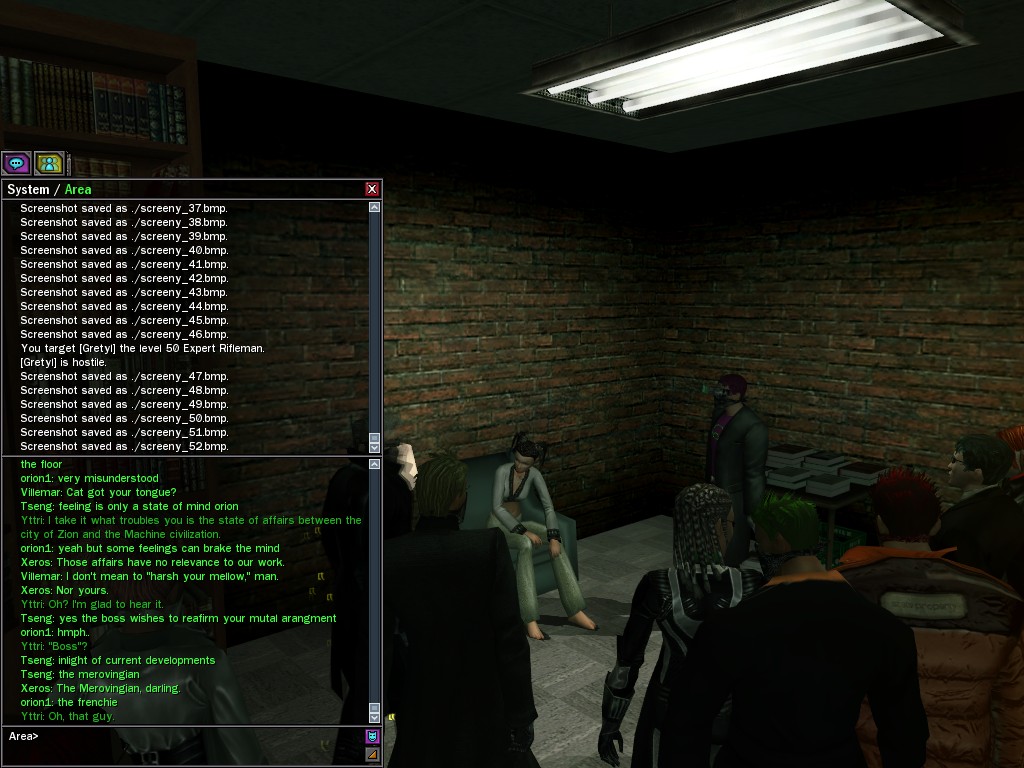Viewport: 1024px width, 768px height.
Task: Click the orange triangle resize button
Action: (x=373, y=754)
